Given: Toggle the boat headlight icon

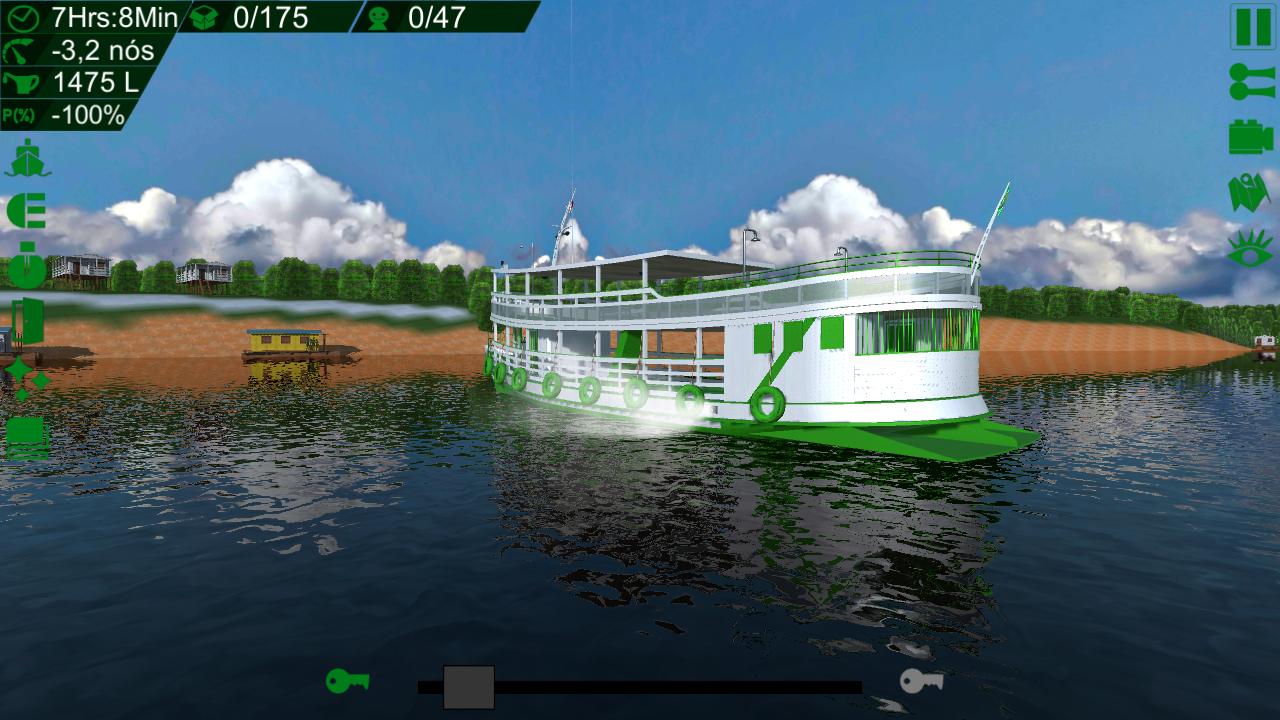Looking at the screenshot, I should 27,212.
